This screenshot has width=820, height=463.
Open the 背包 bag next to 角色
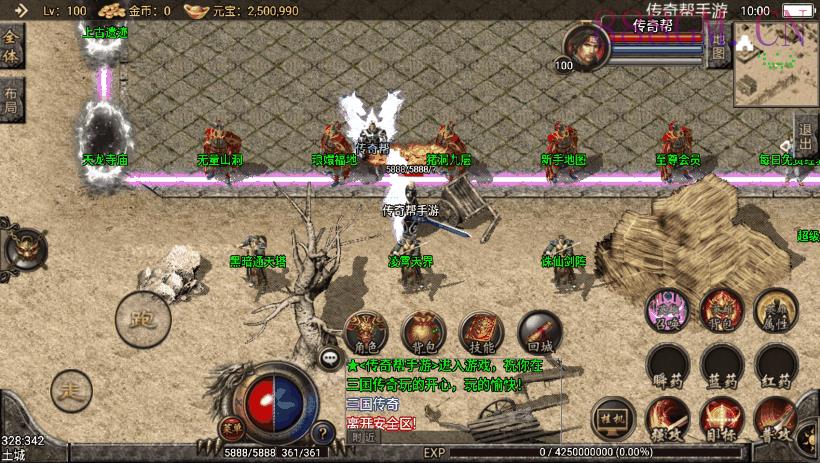coord(423,331)
